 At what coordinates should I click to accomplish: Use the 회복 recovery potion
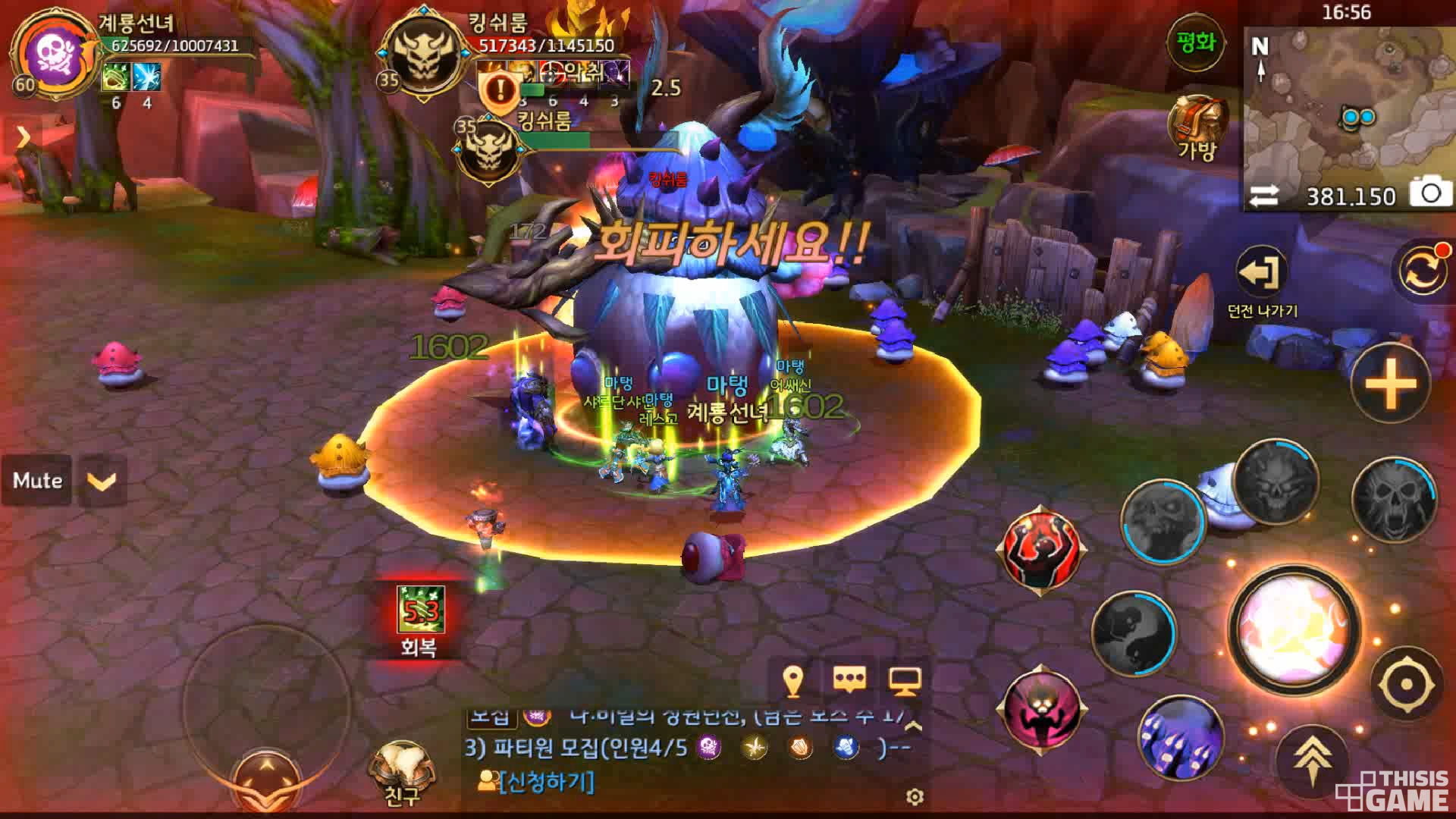[x=419, y=613]
